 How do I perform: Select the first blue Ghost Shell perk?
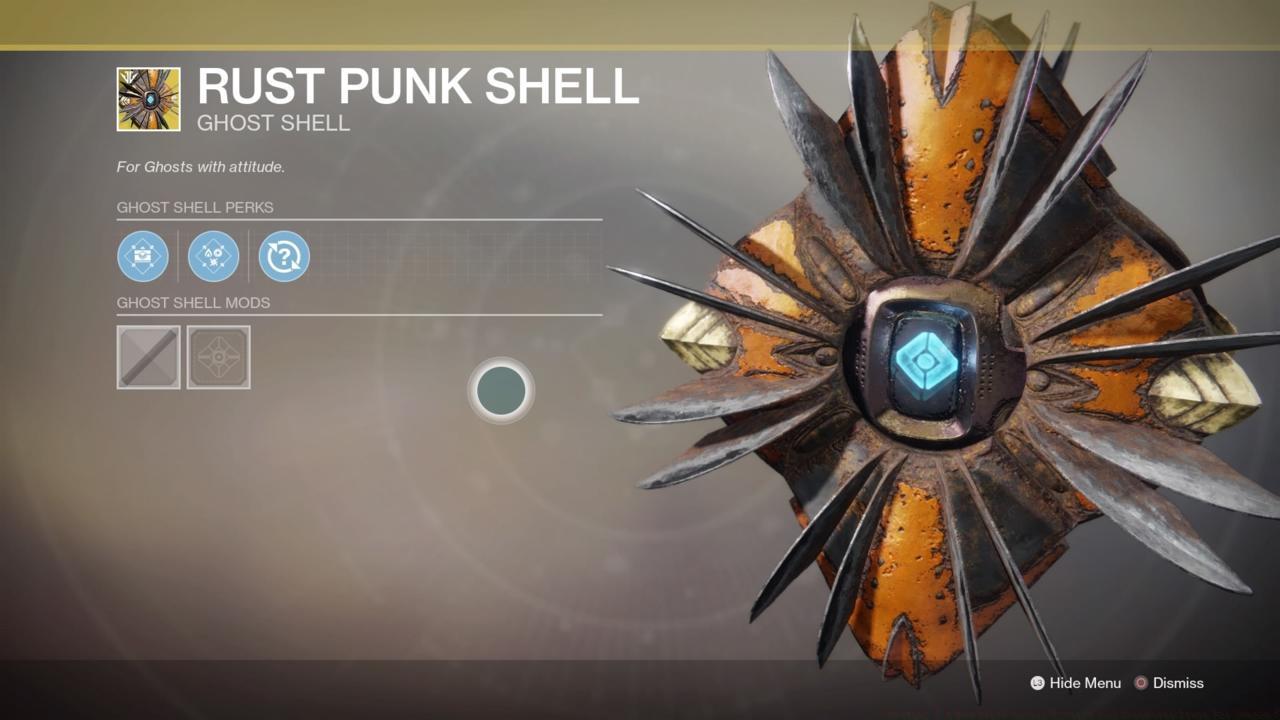(143, 256)
